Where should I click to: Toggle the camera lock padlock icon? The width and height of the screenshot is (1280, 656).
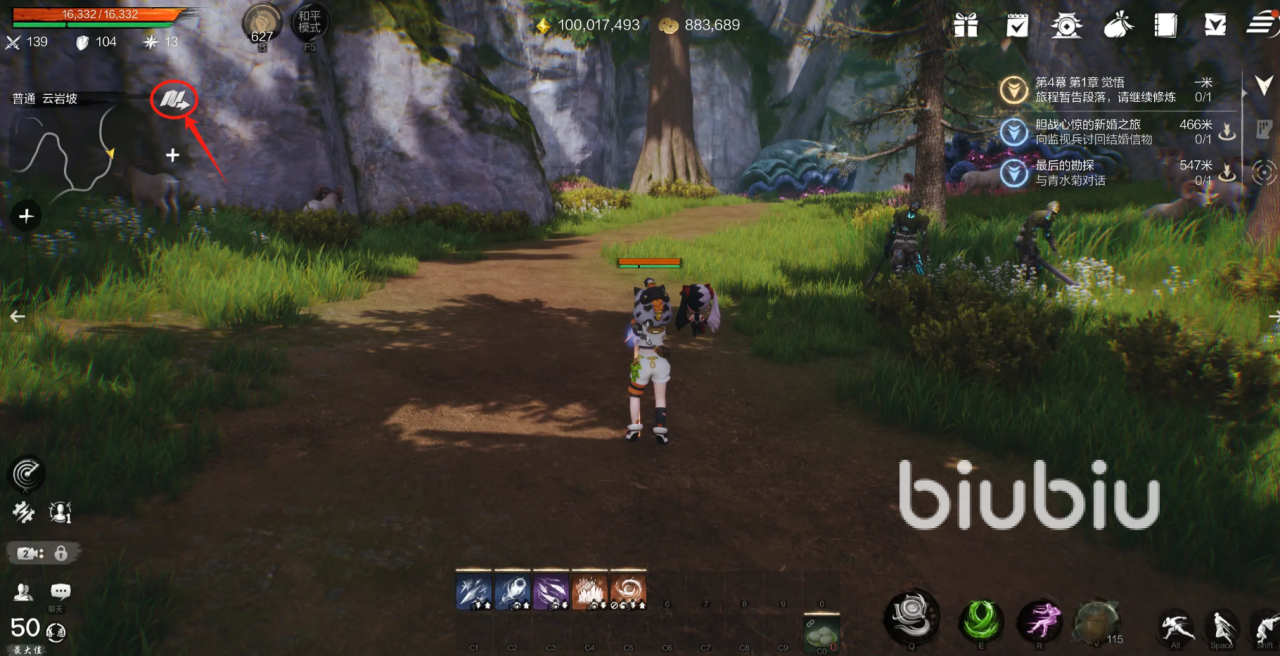click(61, 552)
